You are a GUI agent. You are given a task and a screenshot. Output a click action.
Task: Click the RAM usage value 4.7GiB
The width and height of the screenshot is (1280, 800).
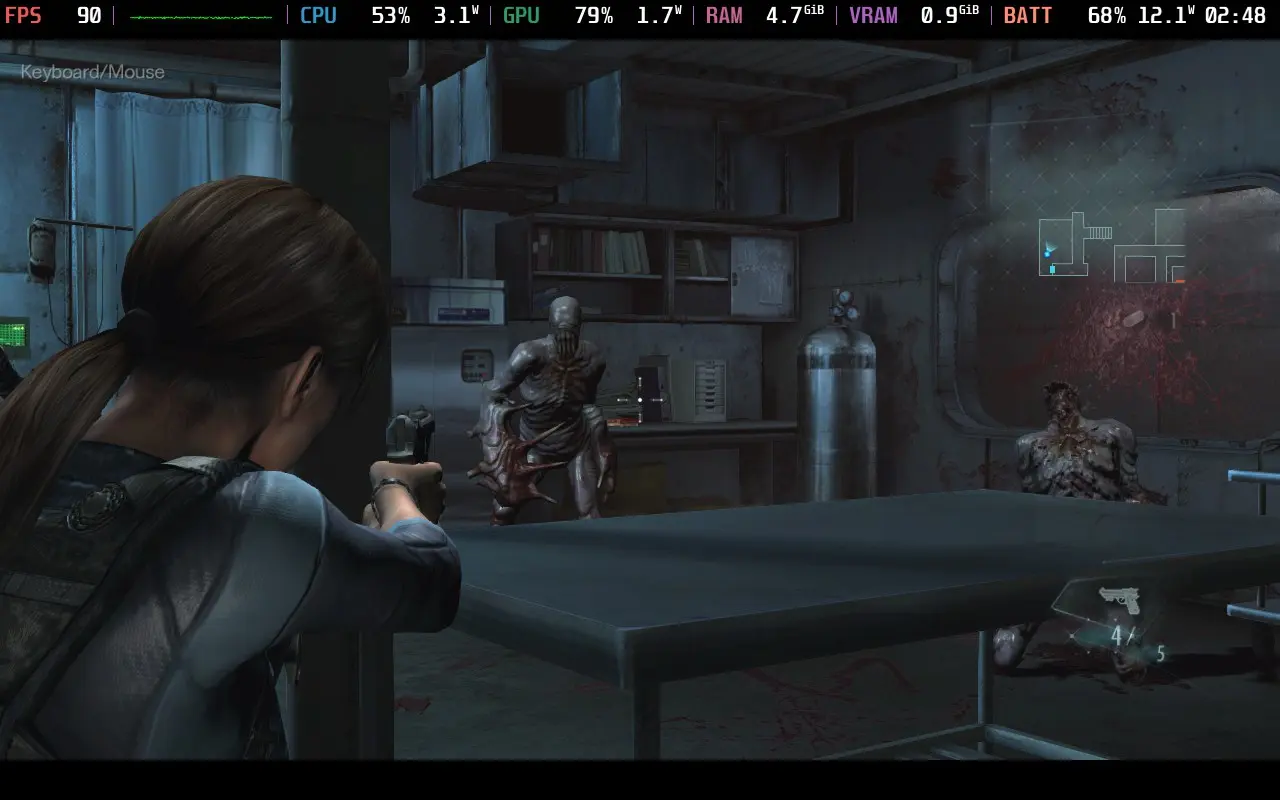[x=790, y=15]
